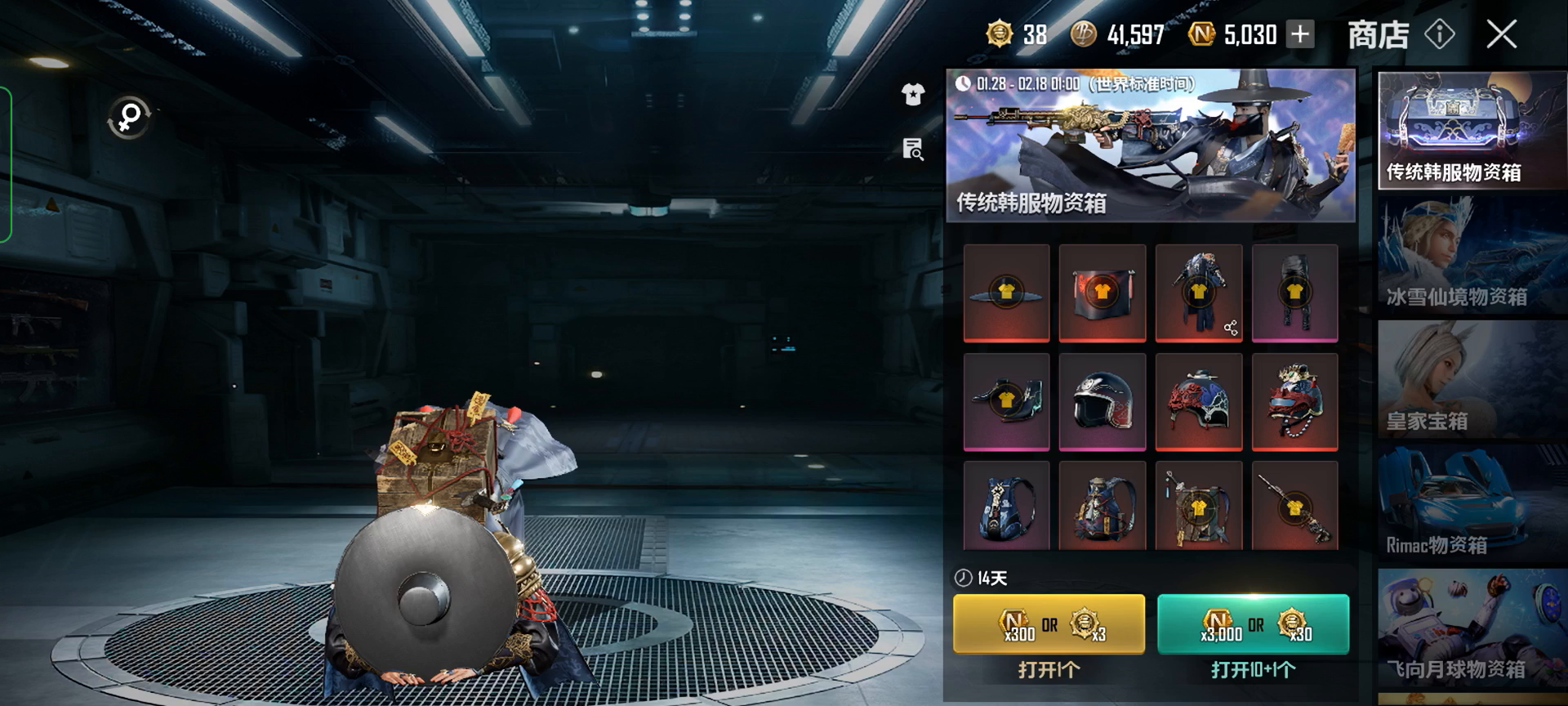Screen dimensions: 1568x706
Task: Preview the wide-brim hat reward
Action: click(x=1006, y=292)
